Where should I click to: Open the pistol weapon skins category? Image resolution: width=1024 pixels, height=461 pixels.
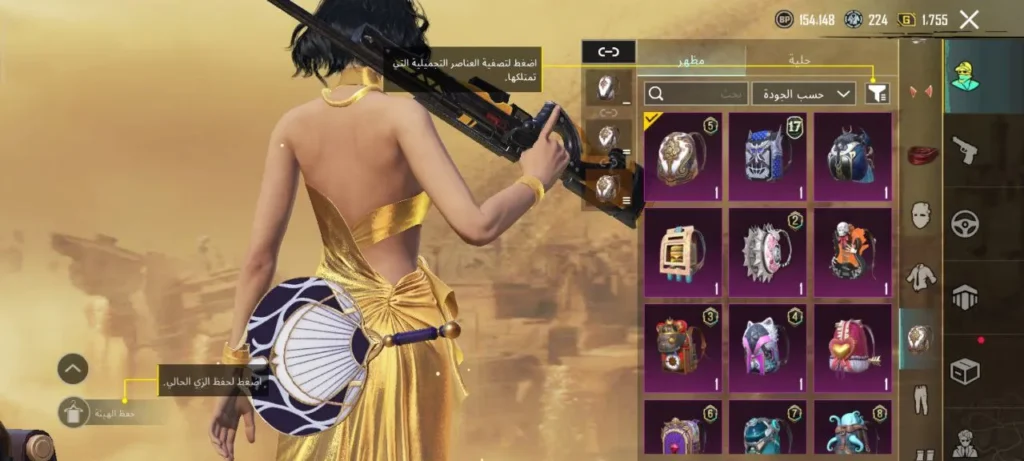pyautogui.click(x=965, y=150)
